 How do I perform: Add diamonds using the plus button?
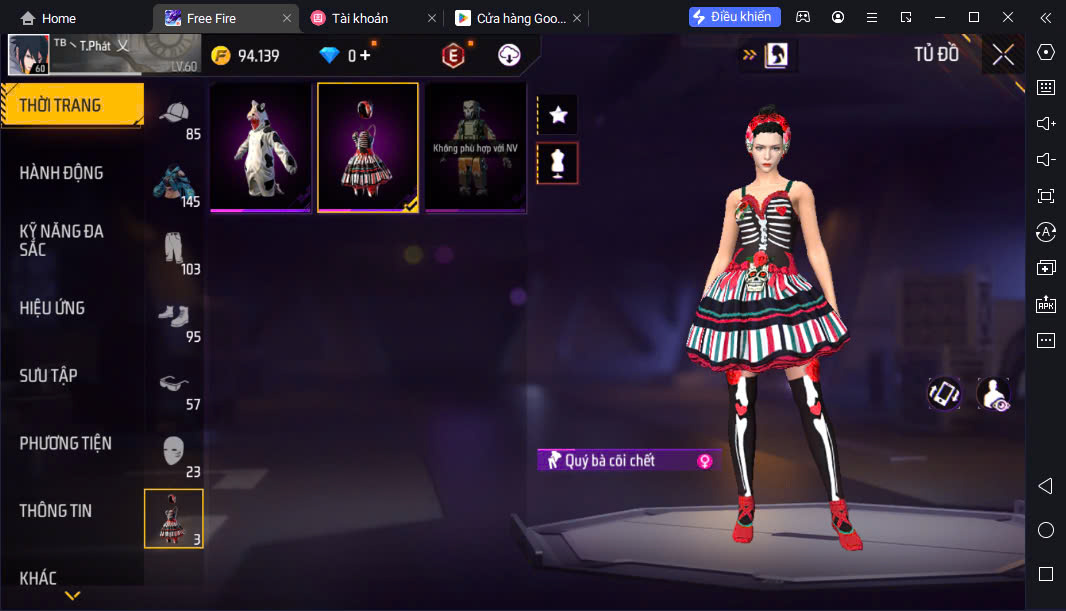(x=365, y=56)
